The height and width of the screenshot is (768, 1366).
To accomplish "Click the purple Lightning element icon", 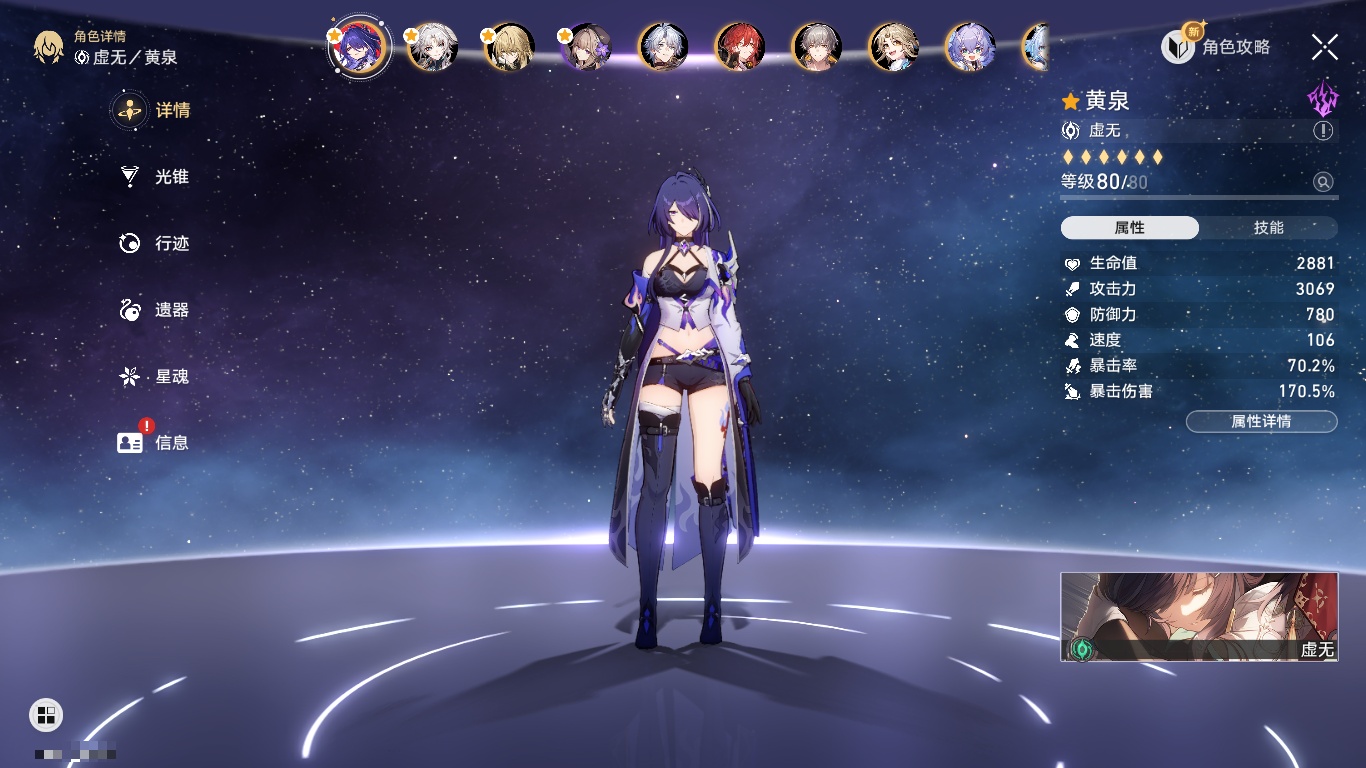I will click(1322, 100).
